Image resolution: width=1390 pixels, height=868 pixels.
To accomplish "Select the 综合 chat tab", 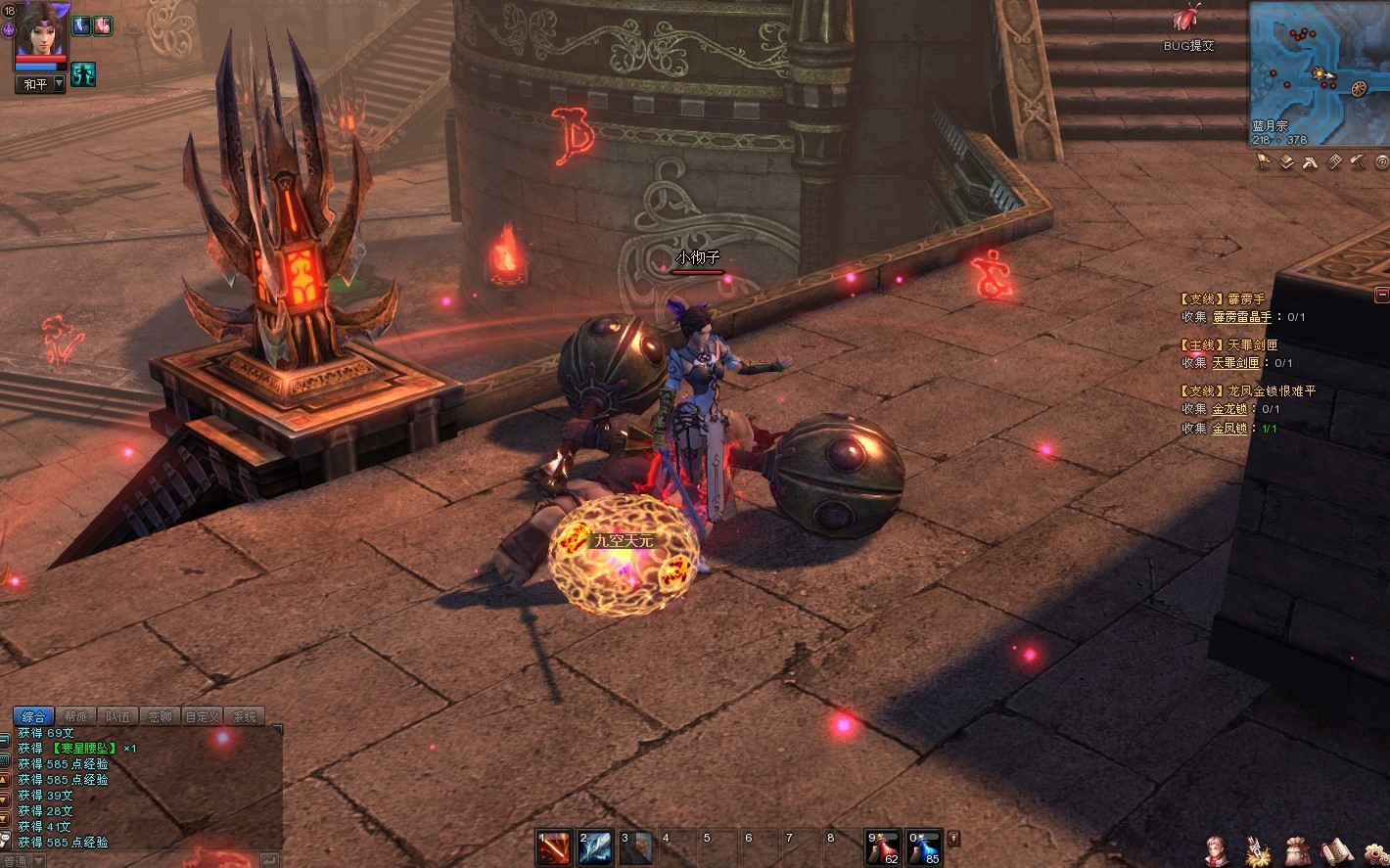I will pos(34,717).
